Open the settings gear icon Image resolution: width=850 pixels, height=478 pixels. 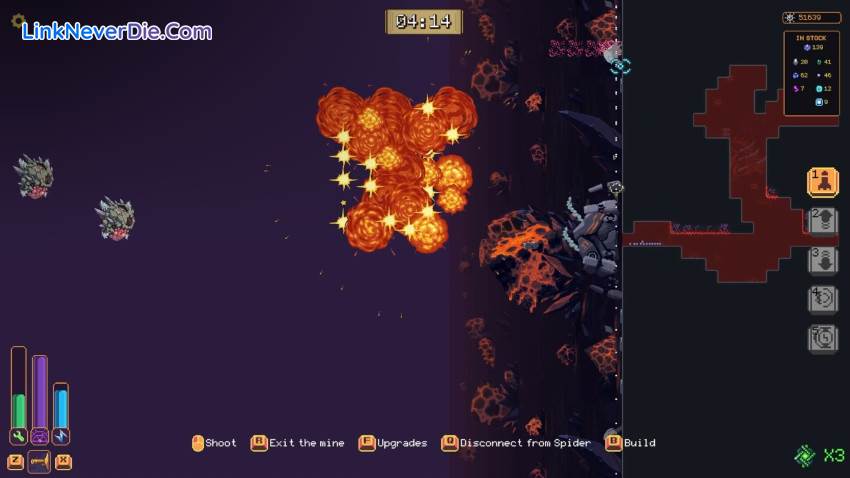(18, 20)
